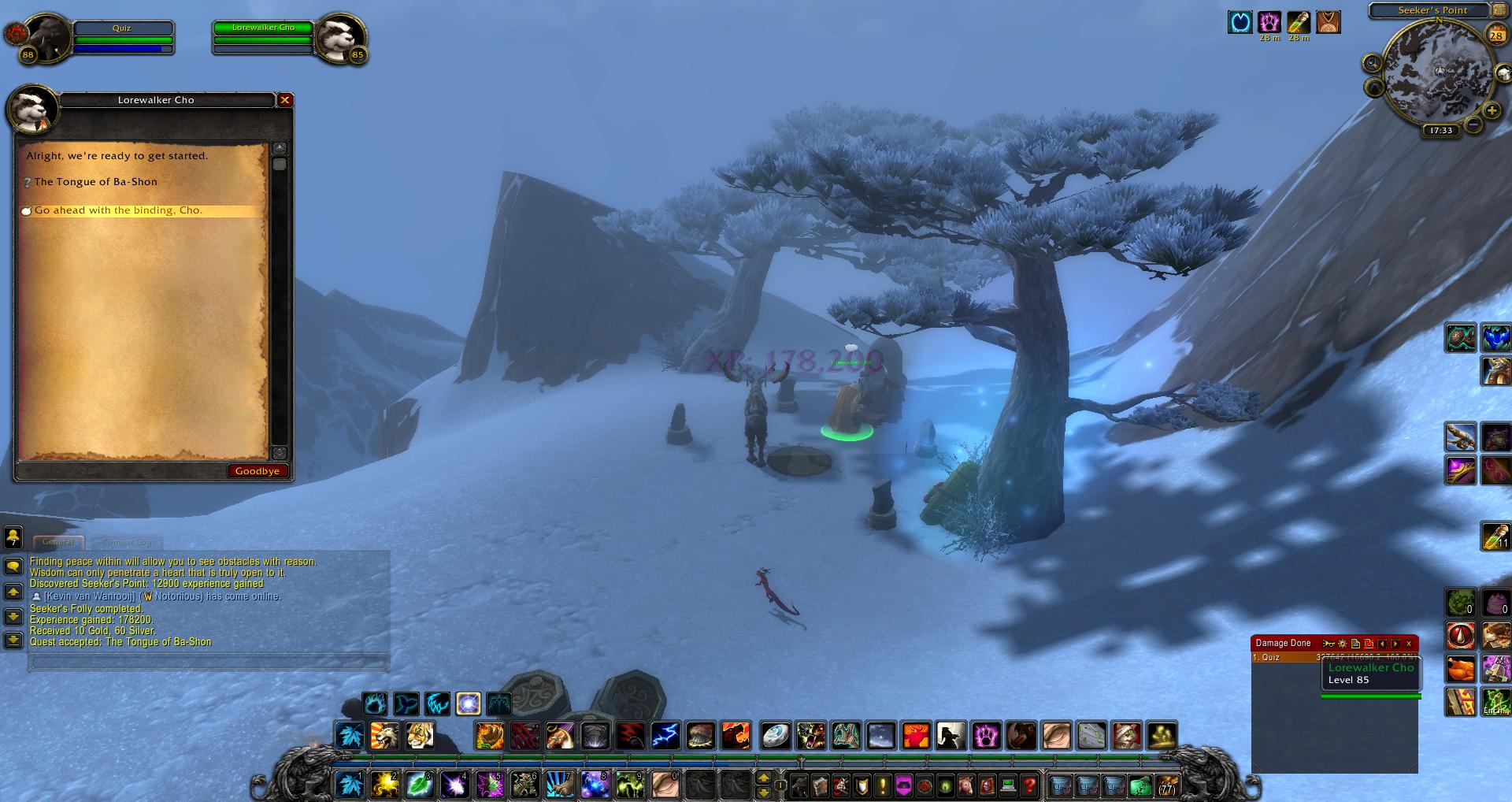Select the Quiz player portrait frame

coord(47,38)
